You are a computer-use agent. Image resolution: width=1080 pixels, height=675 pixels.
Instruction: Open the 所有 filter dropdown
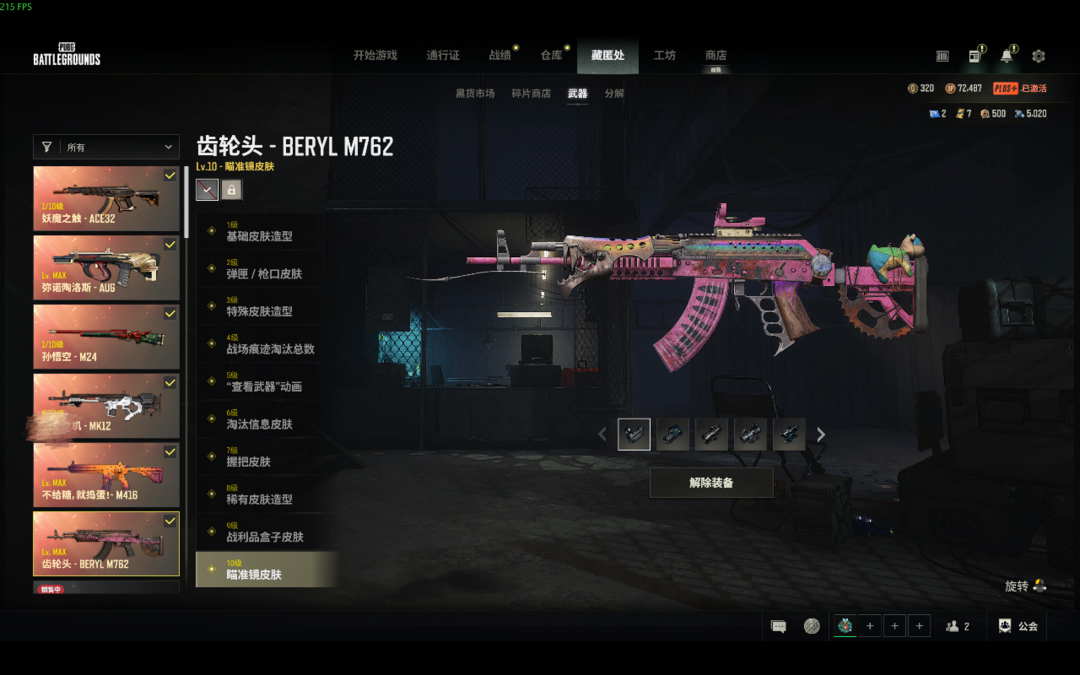[x=106, y=147]
